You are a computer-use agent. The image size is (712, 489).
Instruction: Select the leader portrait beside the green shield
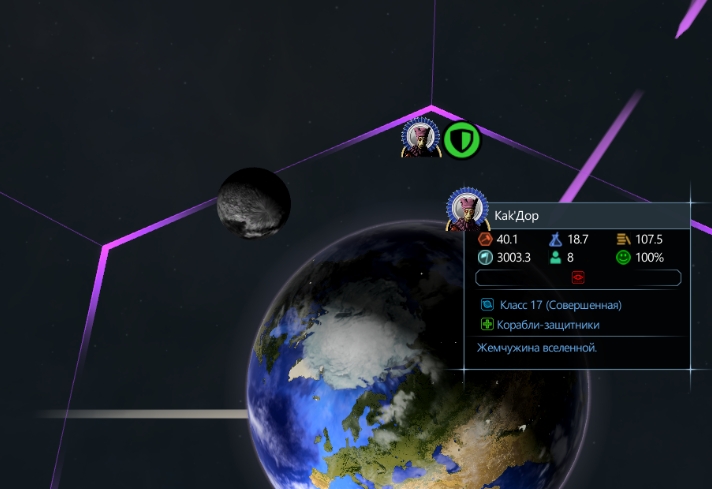coord(421,139)
